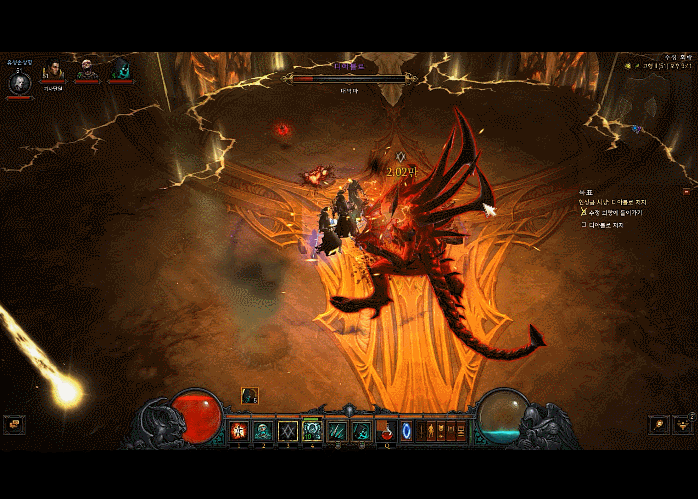Activate the first skill with red burst icon
The image size is (698, 499).
coord(239,431)
